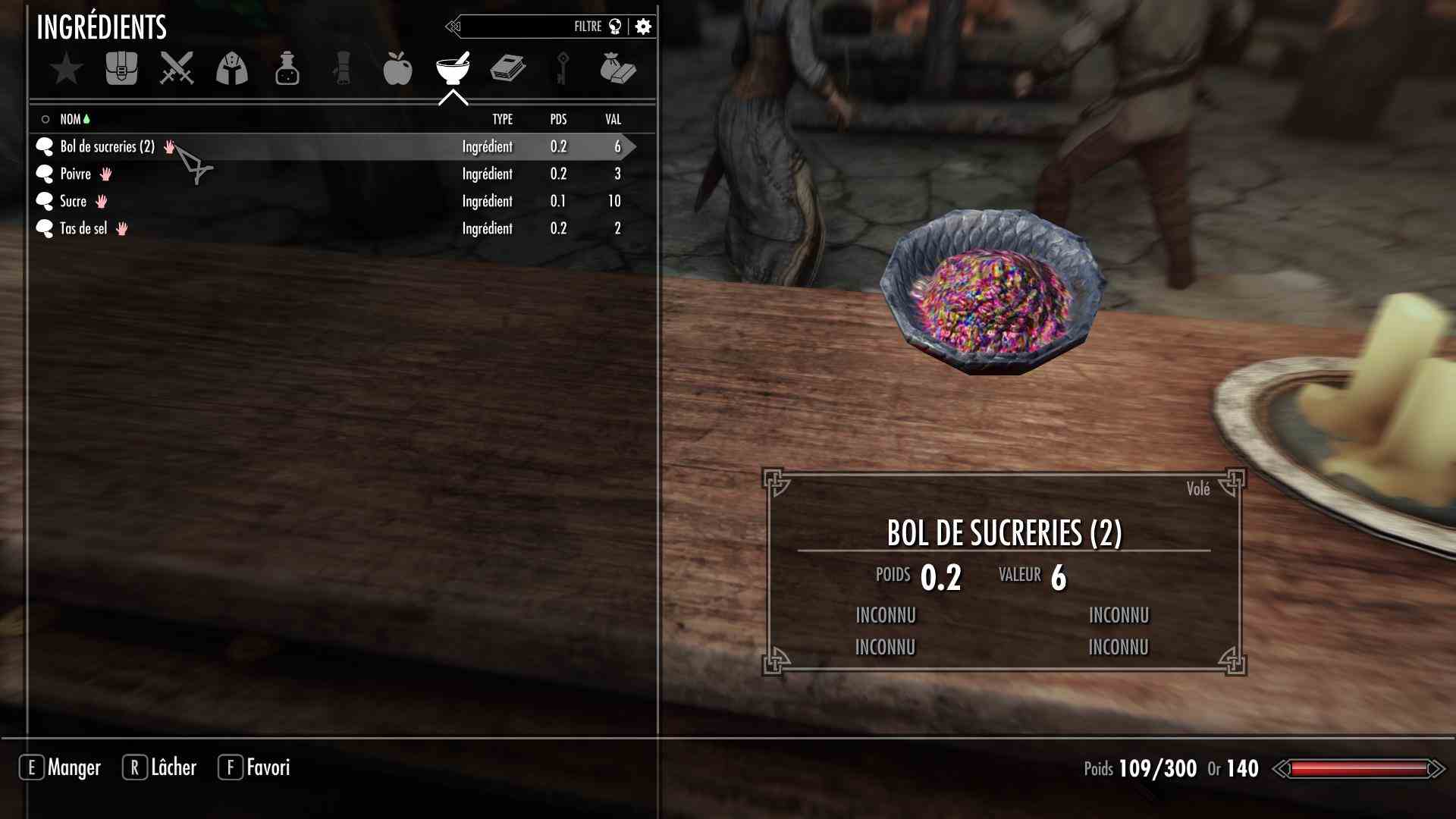Open the gear settings icon
Screen dimensions: 1456x819
[643, 27]
